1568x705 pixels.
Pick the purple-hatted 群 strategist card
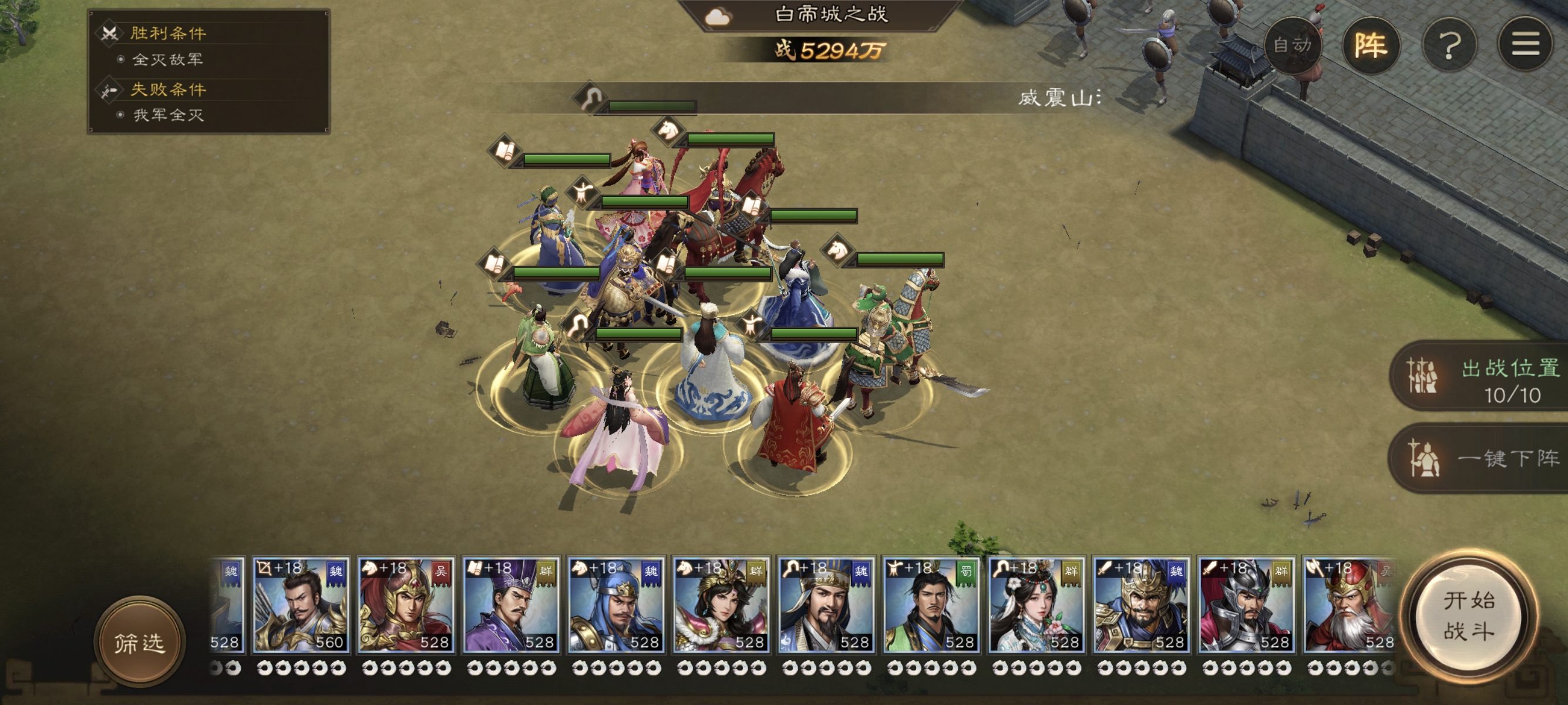click(x=511, y=605)
